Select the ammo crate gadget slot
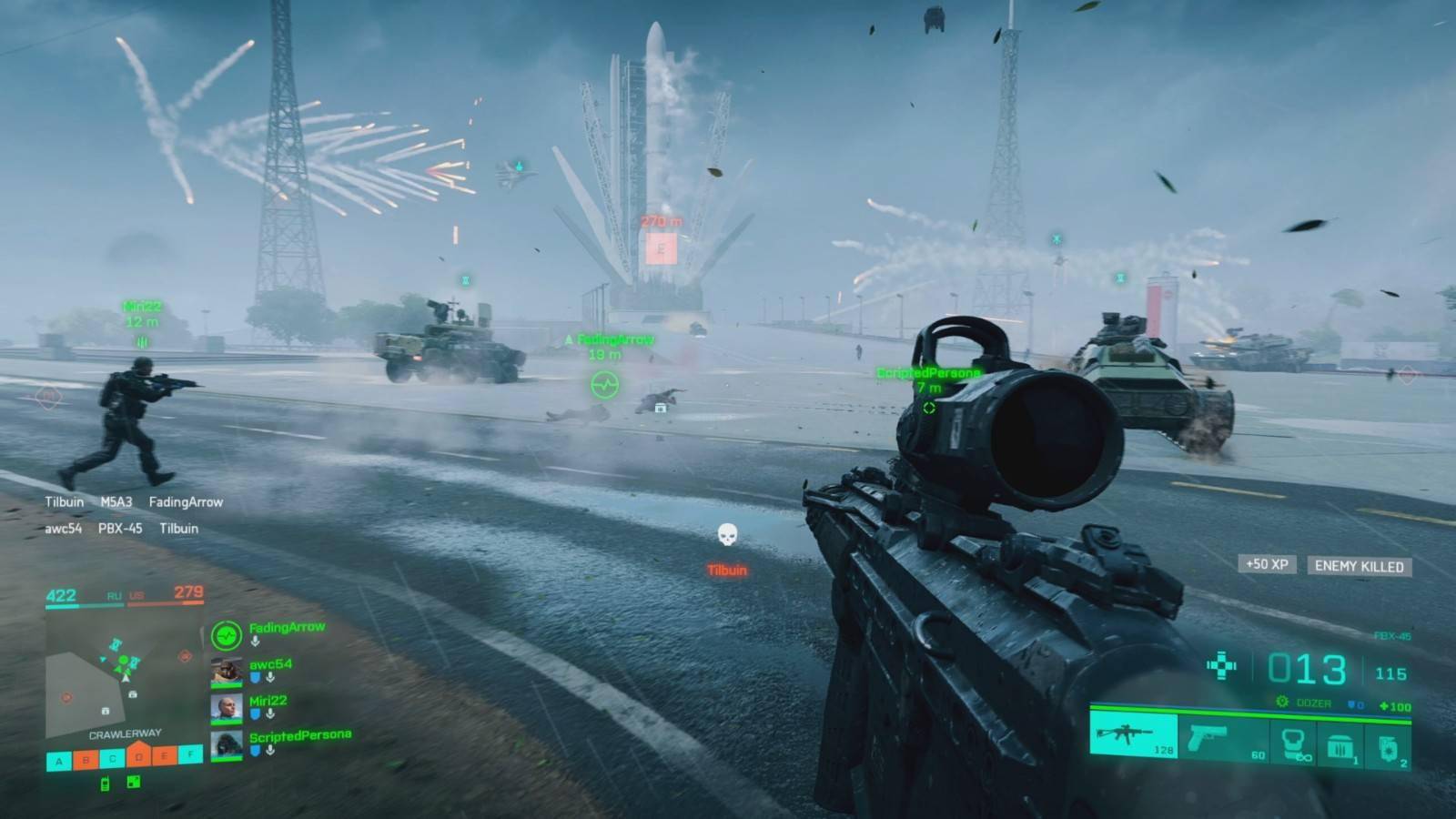The width and height of the screenshot is (1456, 819). click(x=1340, y=746)
